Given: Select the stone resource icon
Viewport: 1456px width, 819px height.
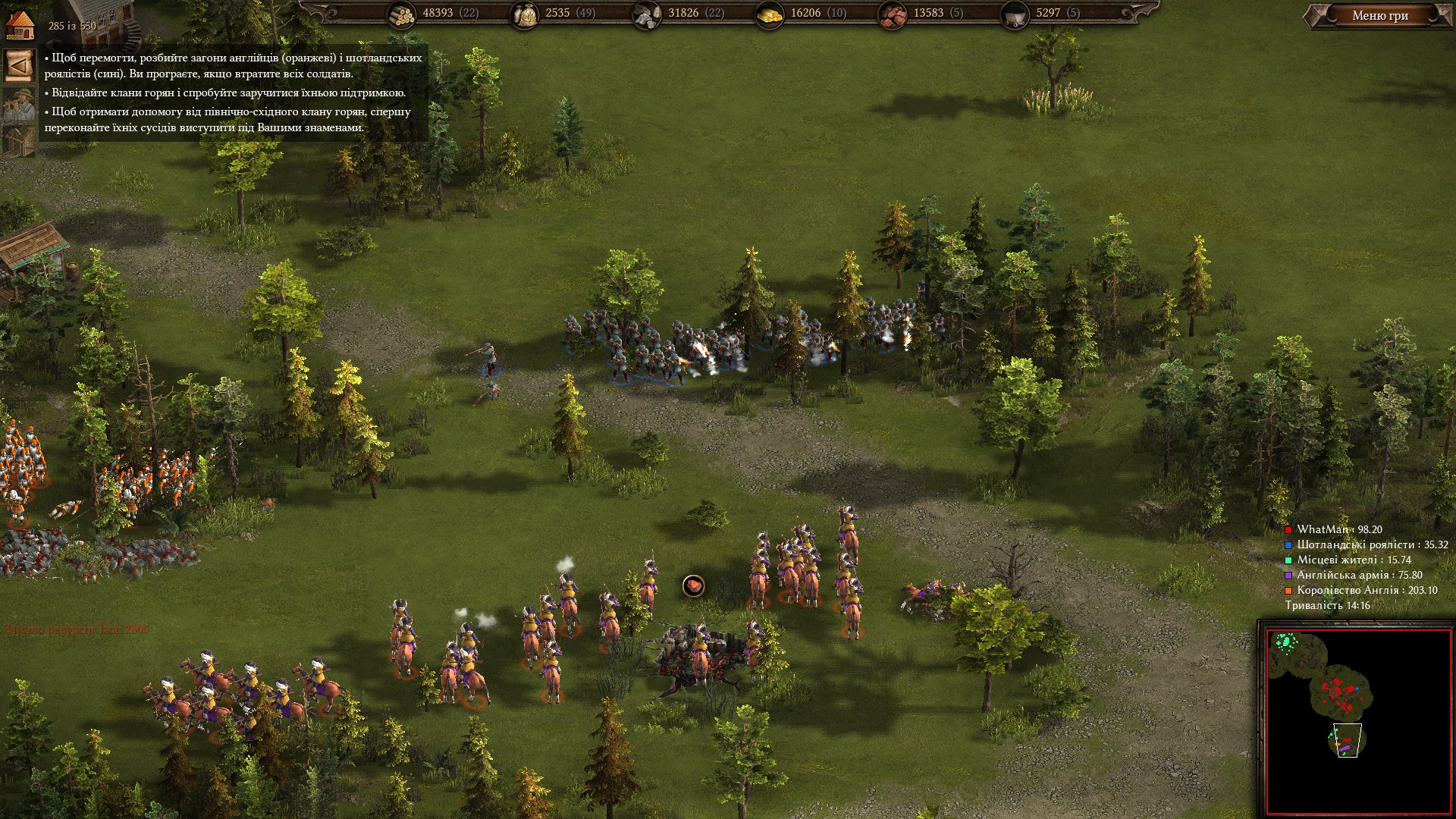Looking at the screenshot, I should pyautogui.click(x=646, y=14).
